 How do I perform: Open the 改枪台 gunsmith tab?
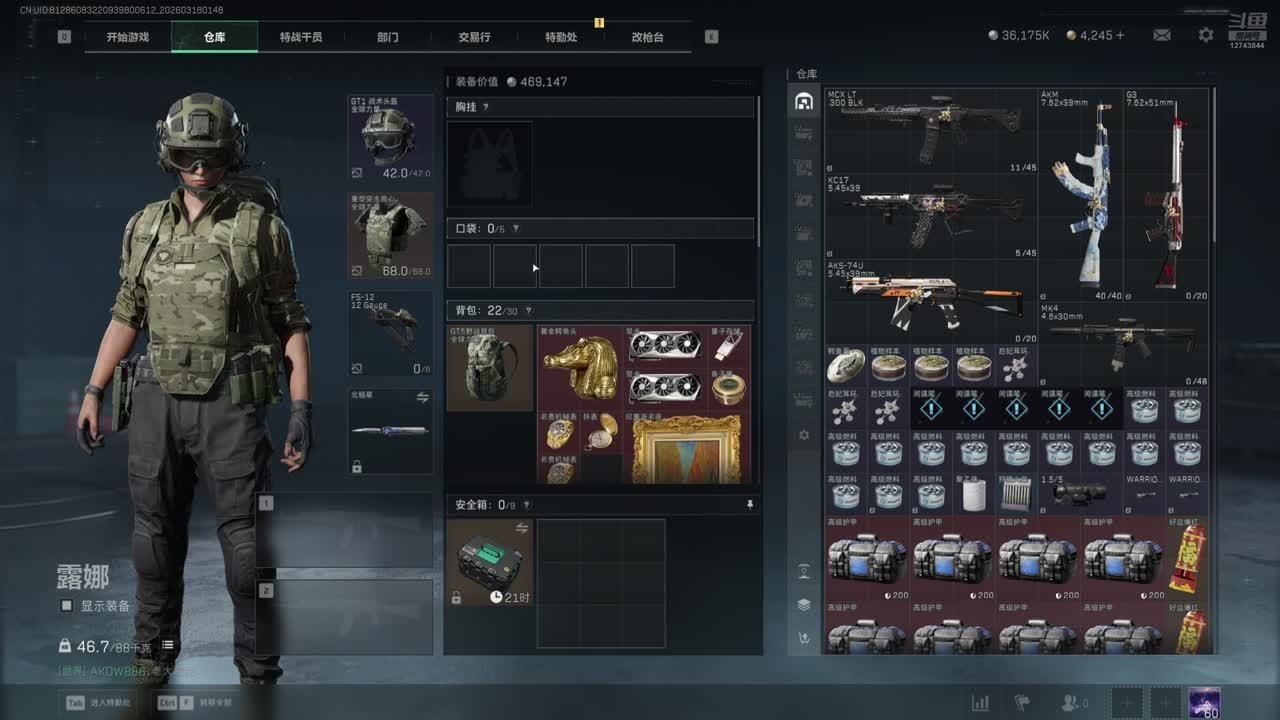click(x=647, y=37)
